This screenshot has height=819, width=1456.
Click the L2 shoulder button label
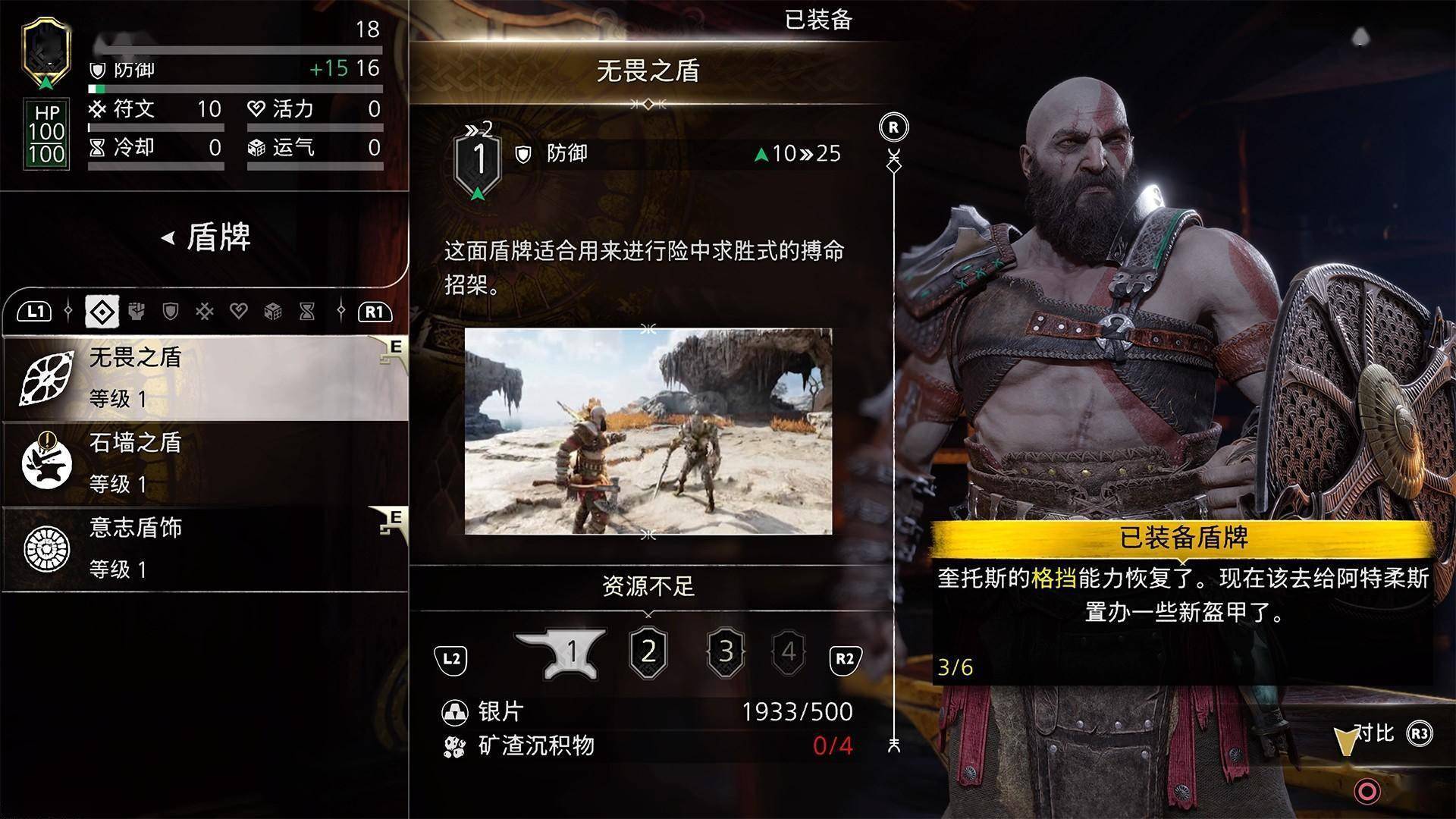(x=451, y=659)
